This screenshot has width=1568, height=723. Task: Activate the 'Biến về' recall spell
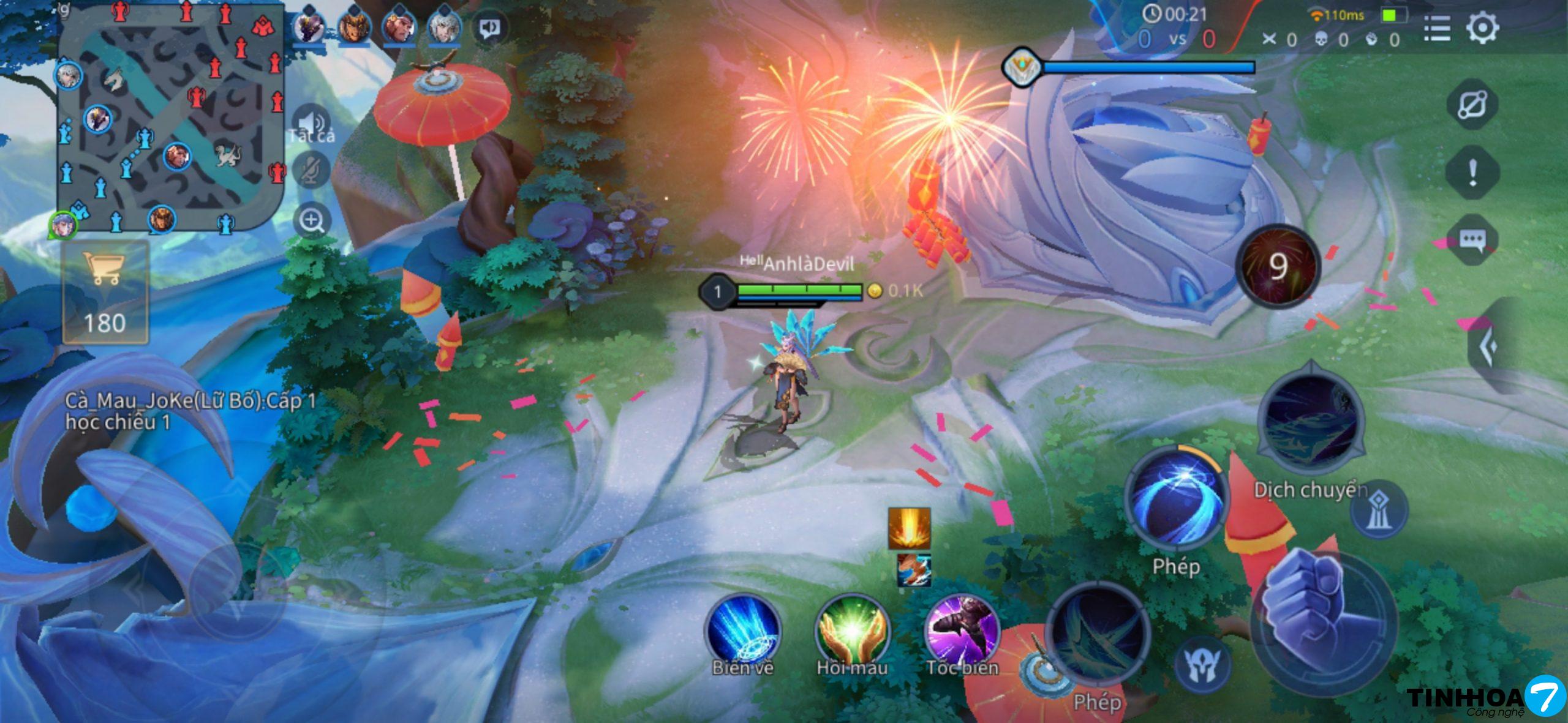pyautogui.click(x=743, y=631)
